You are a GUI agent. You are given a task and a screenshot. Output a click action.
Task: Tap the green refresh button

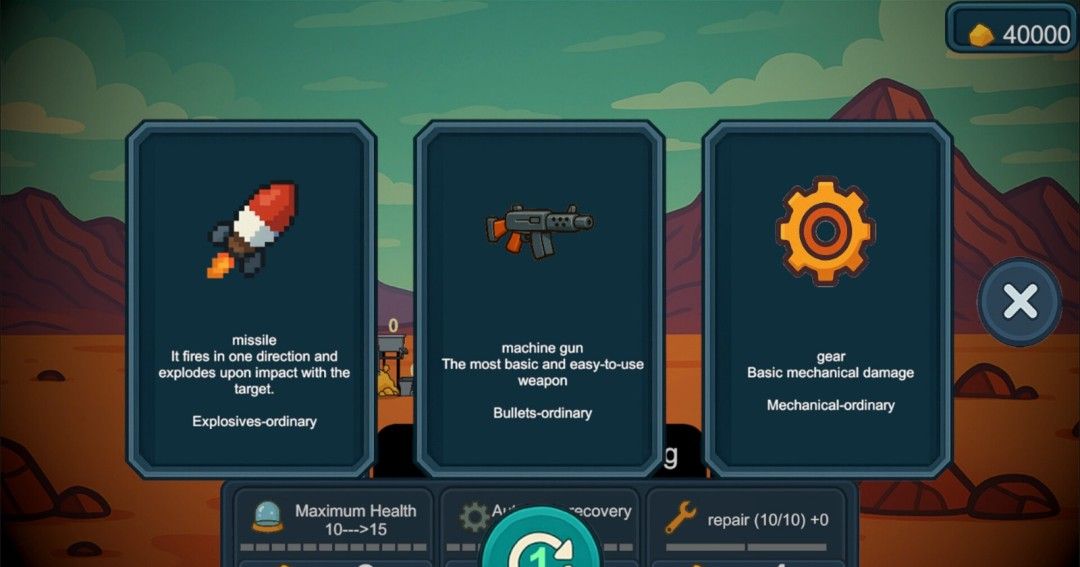click(x=541, y=548)
